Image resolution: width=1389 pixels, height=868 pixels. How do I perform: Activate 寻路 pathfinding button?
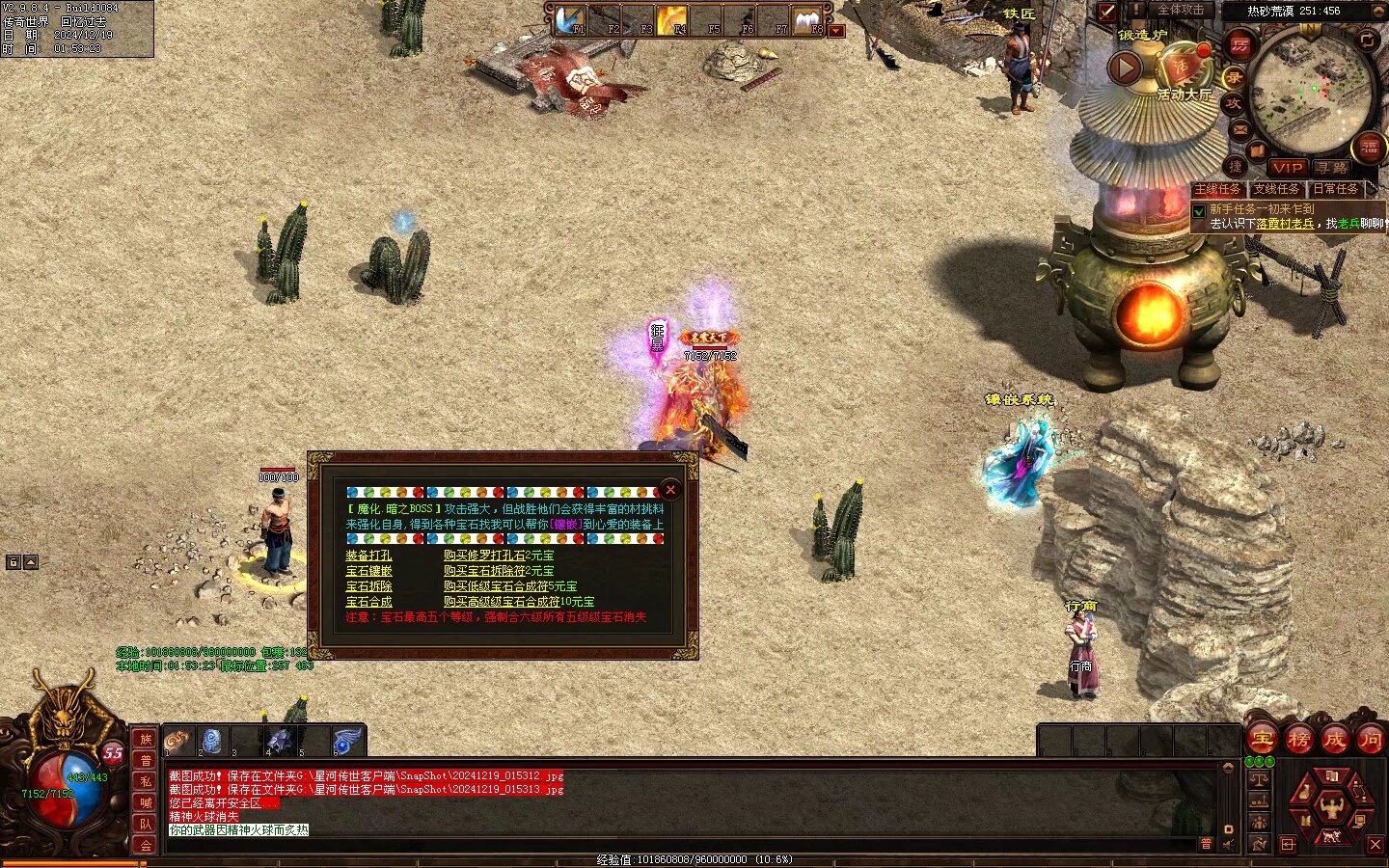click(1331, 168)
